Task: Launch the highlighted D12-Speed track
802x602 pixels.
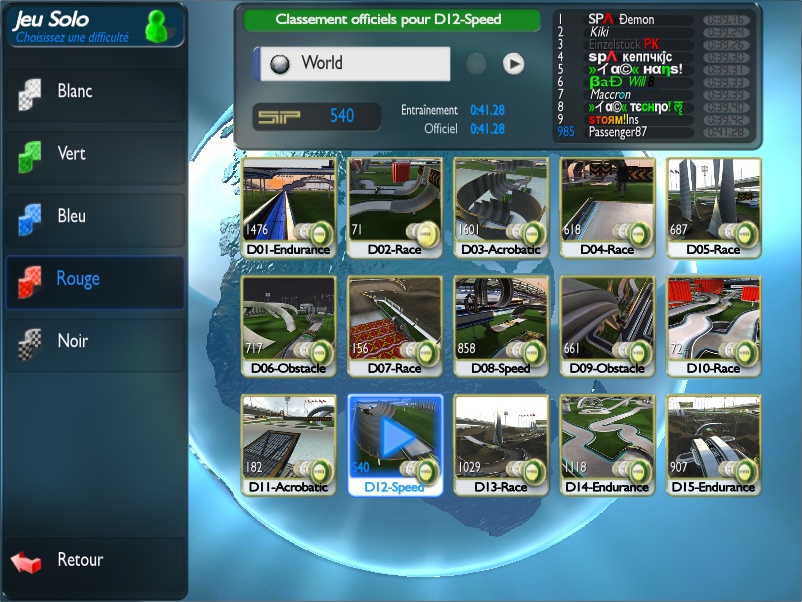Action: point(395,440)
